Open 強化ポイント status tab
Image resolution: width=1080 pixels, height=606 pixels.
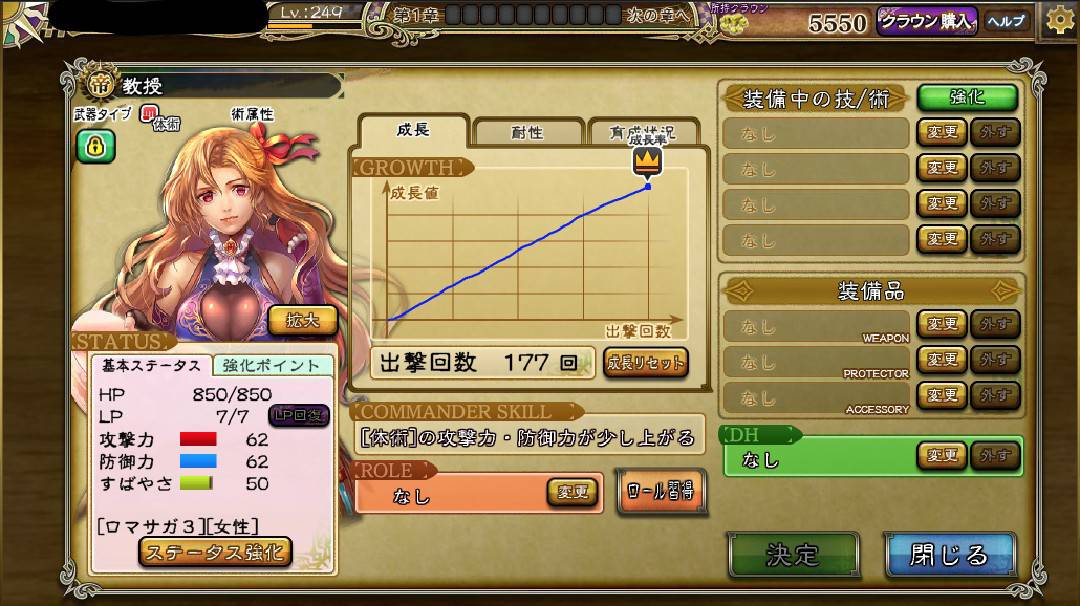[272, 366]
